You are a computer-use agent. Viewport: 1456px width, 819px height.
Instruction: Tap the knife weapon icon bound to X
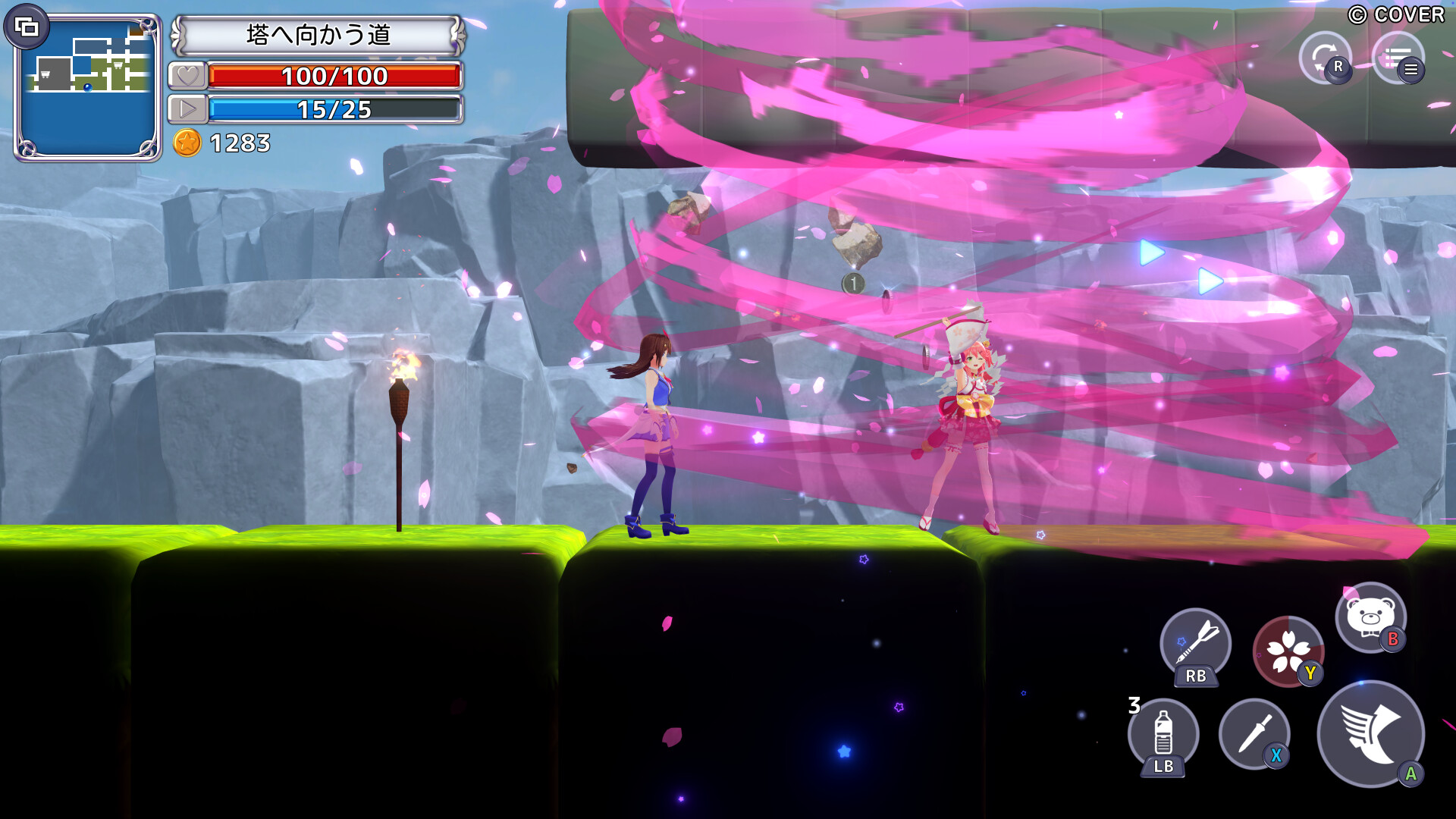click(1257, 734)
